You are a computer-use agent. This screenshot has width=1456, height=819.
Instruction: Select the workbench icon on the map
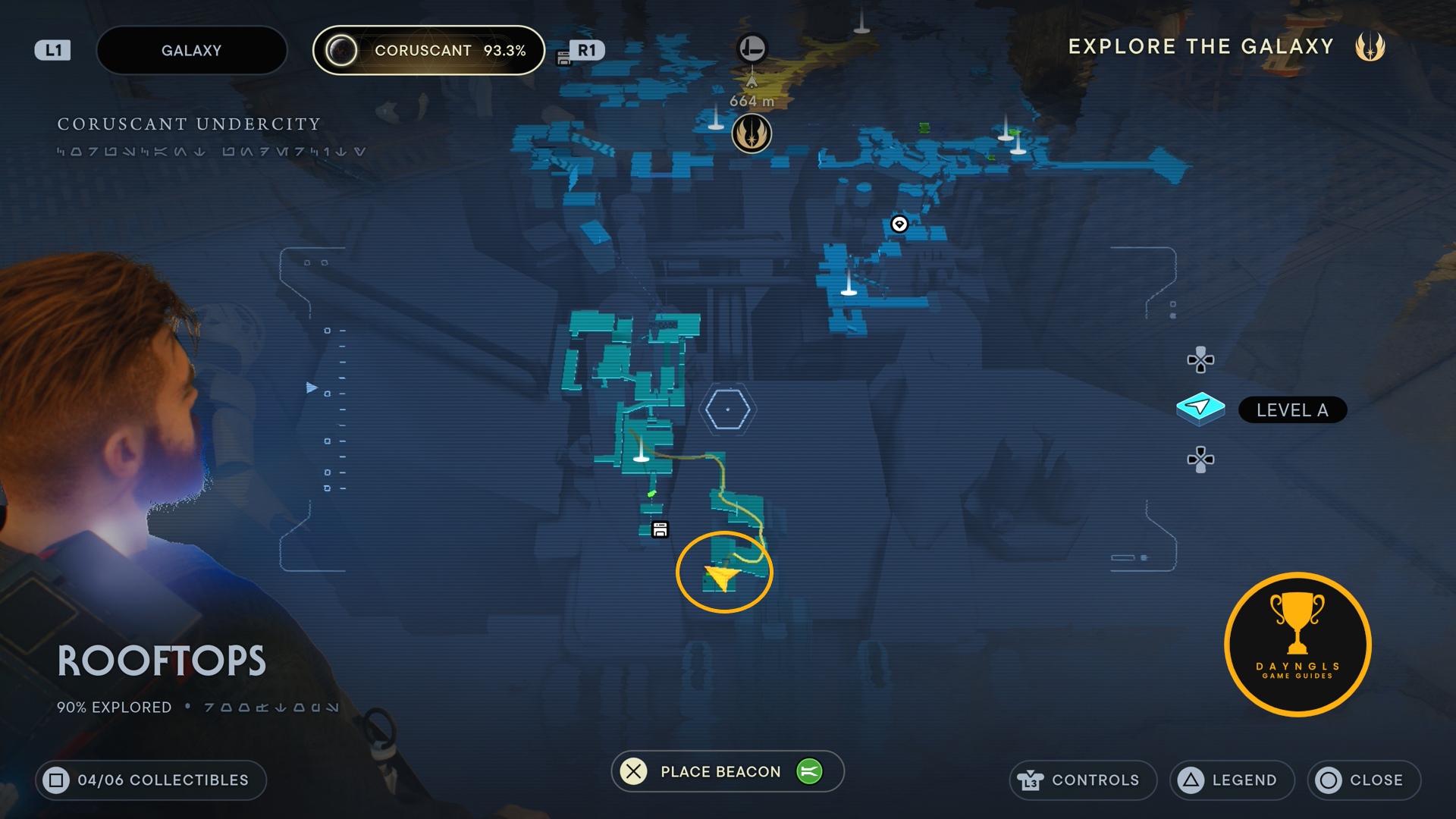(660, 529)
